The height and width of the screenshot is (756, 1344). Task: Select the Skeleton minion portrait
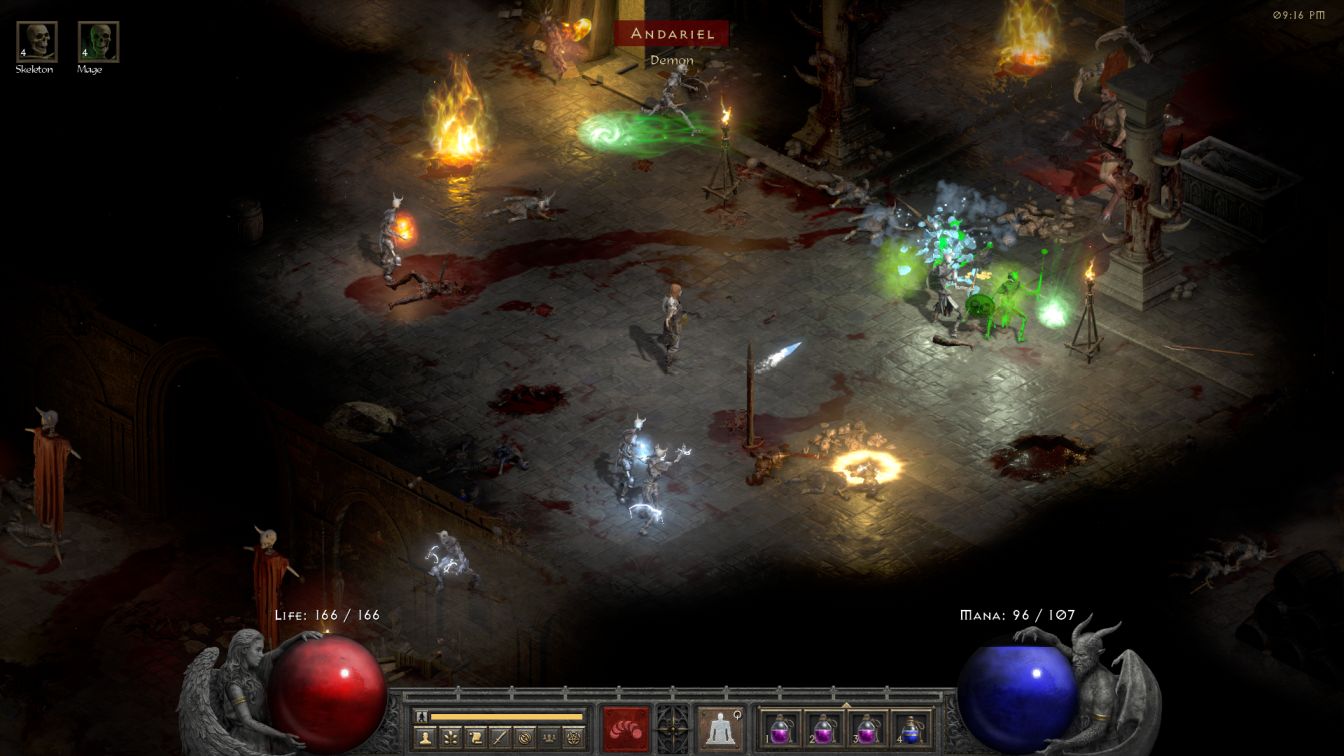click(x=37, y=41)
